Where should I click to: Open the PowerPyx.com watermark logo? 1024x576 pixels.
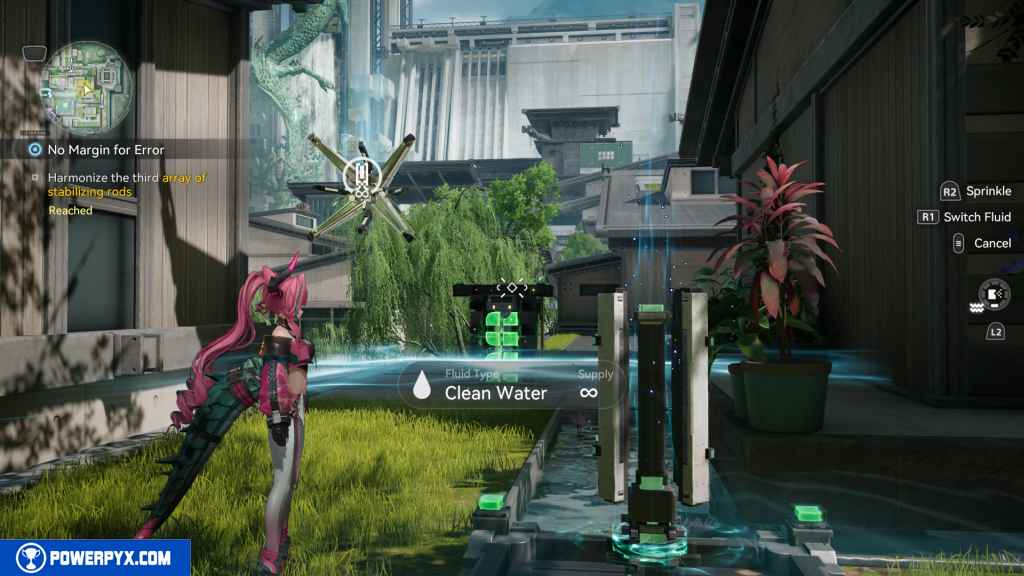point(95,558)
